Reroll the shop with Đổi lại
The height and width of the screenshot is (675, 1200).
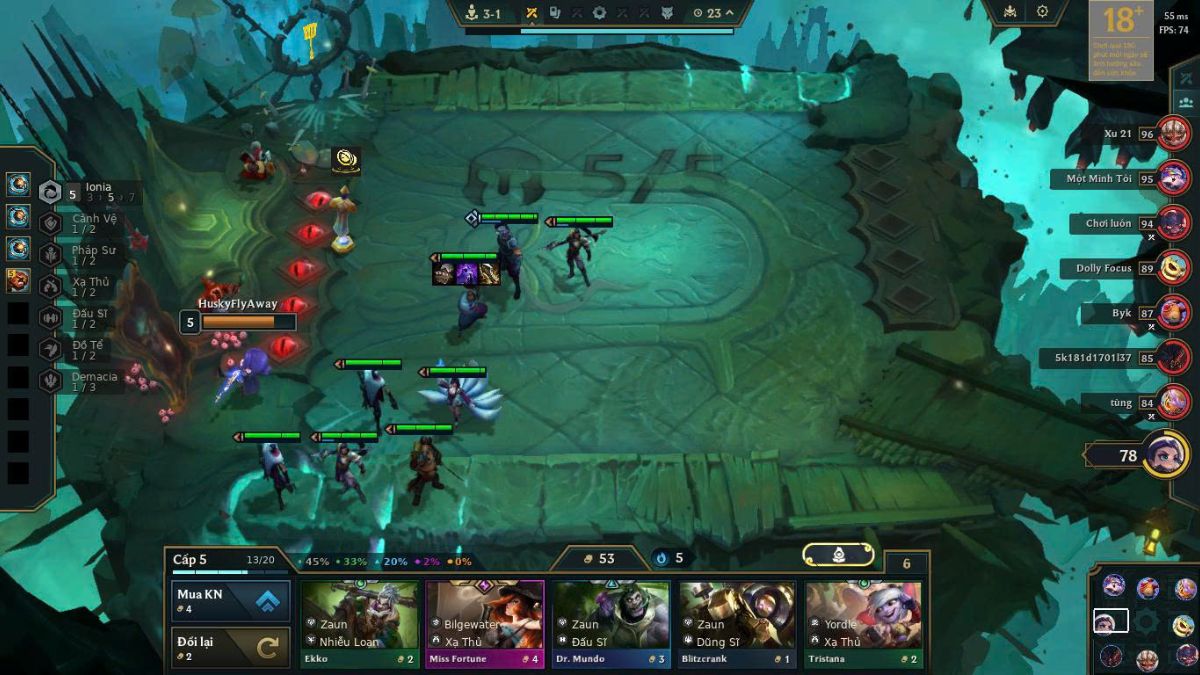pos(231,648)
